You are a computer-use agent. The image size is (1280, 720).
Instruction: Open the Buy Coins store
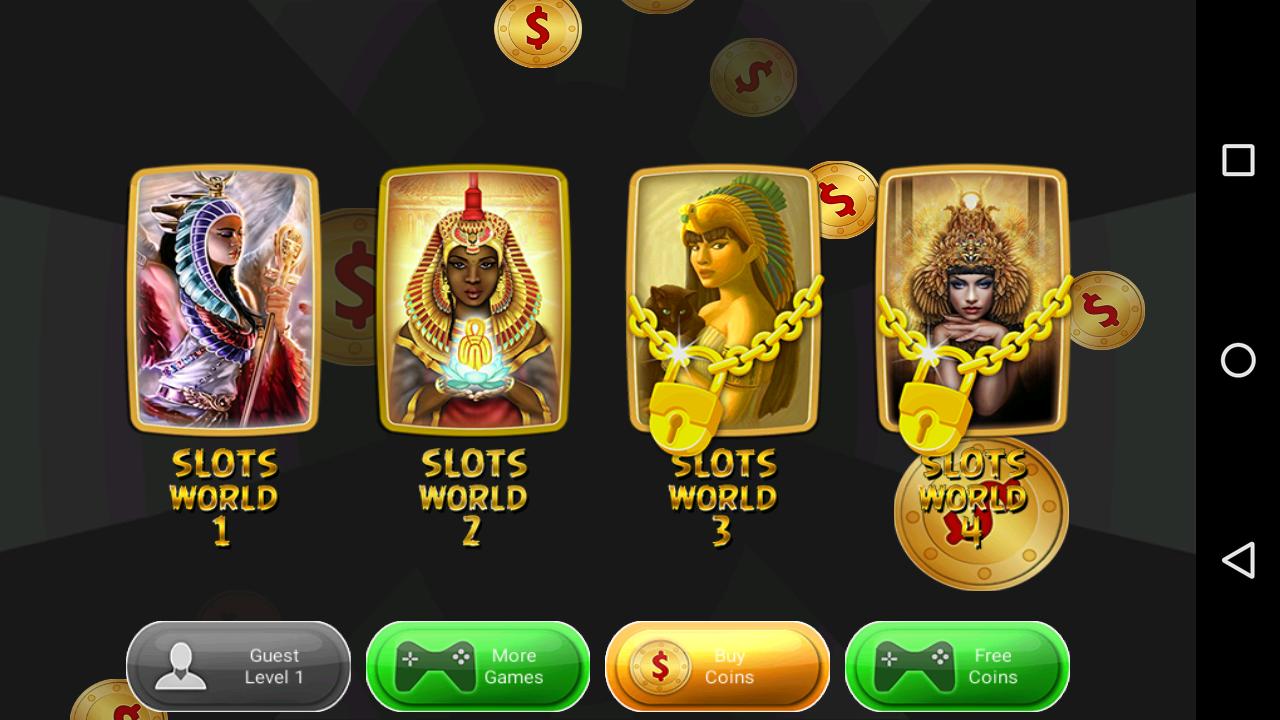pos(717,666)
